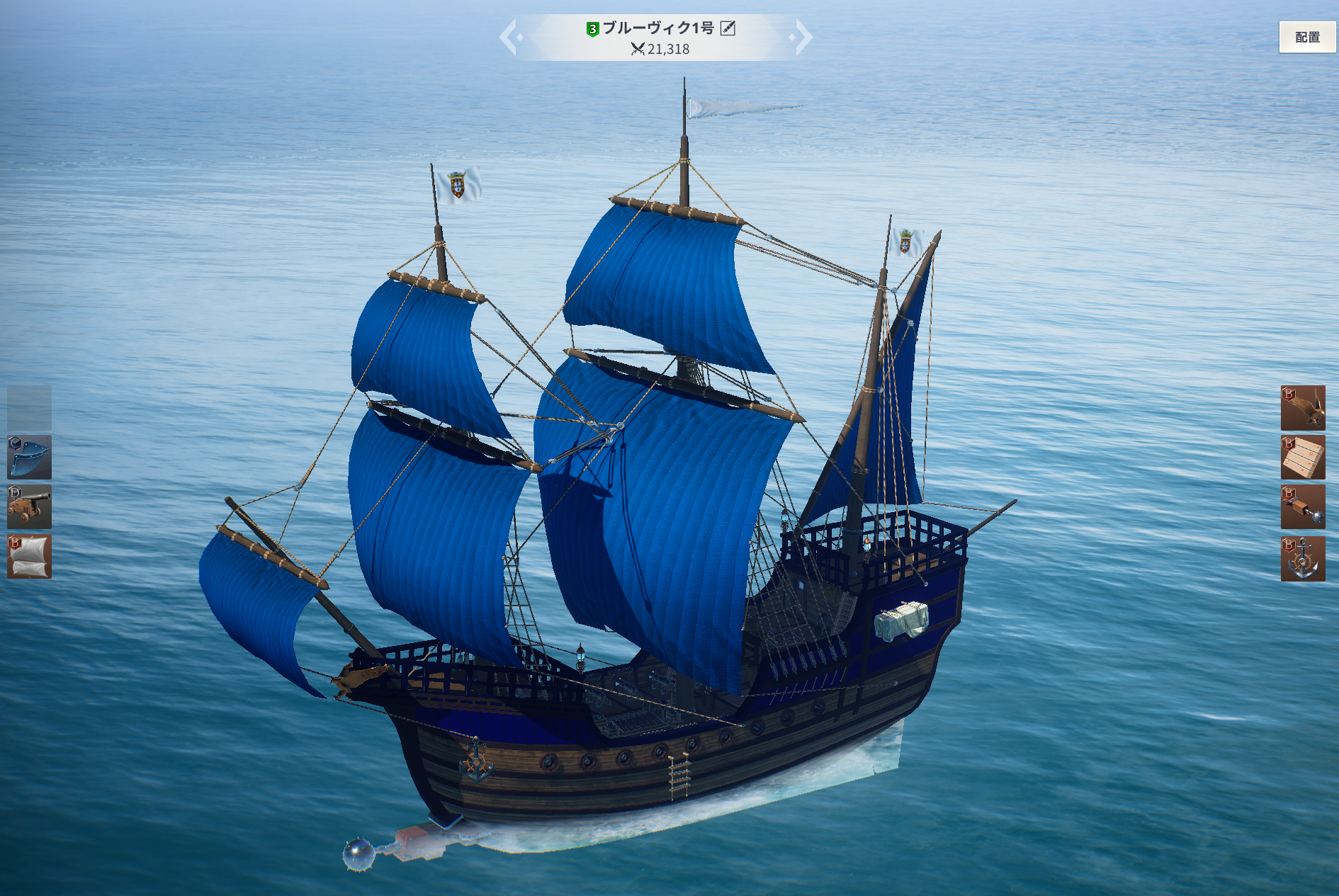Select the anchor and wheel part slot
The width and height of the screenshot is (1339, 896).
[1303, 559]
